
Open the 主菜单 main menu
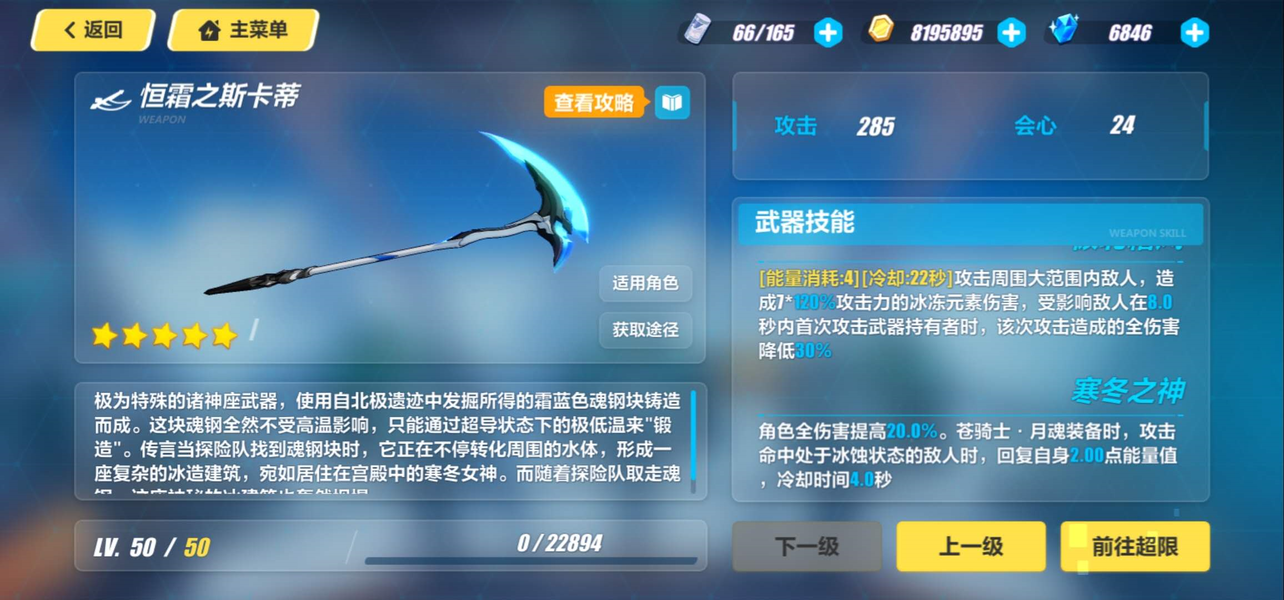pos(243,30)
